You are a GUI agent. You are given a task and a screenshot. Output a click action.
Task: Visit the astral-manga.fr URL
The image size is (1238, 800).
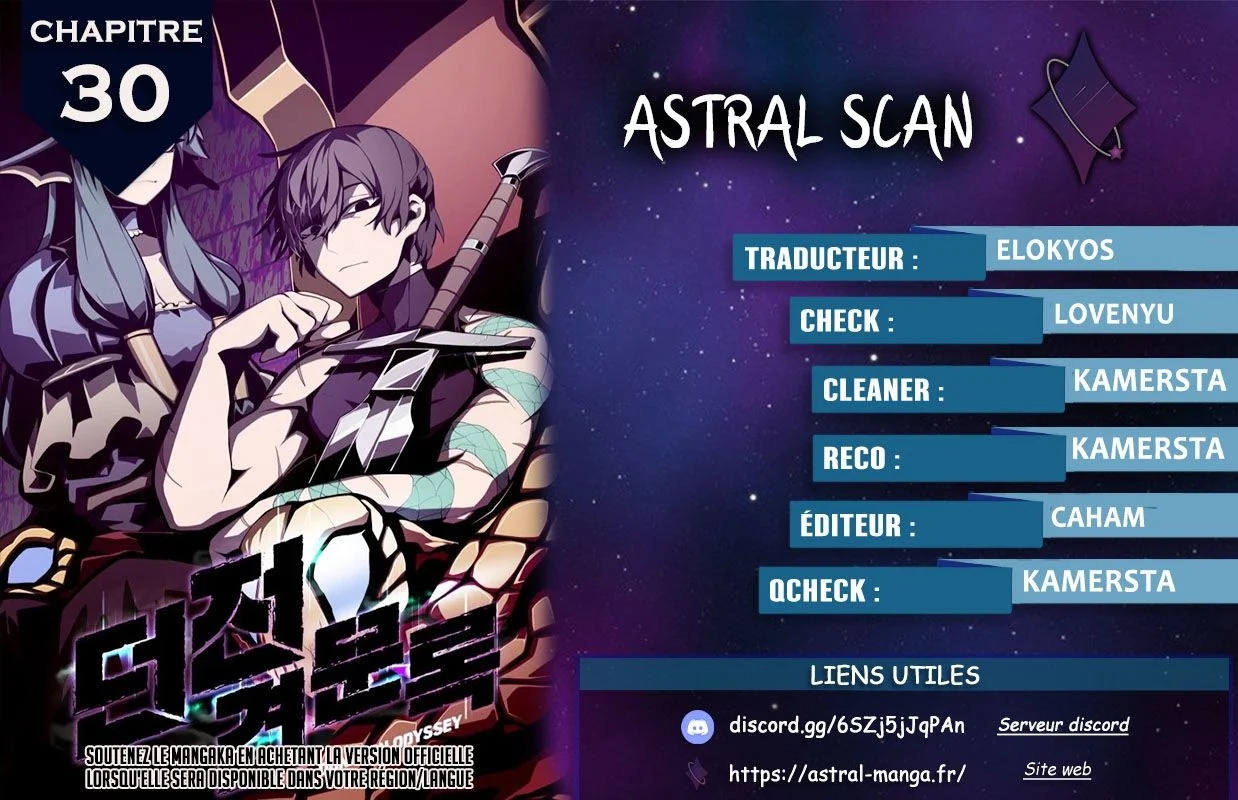pos(848,773)
